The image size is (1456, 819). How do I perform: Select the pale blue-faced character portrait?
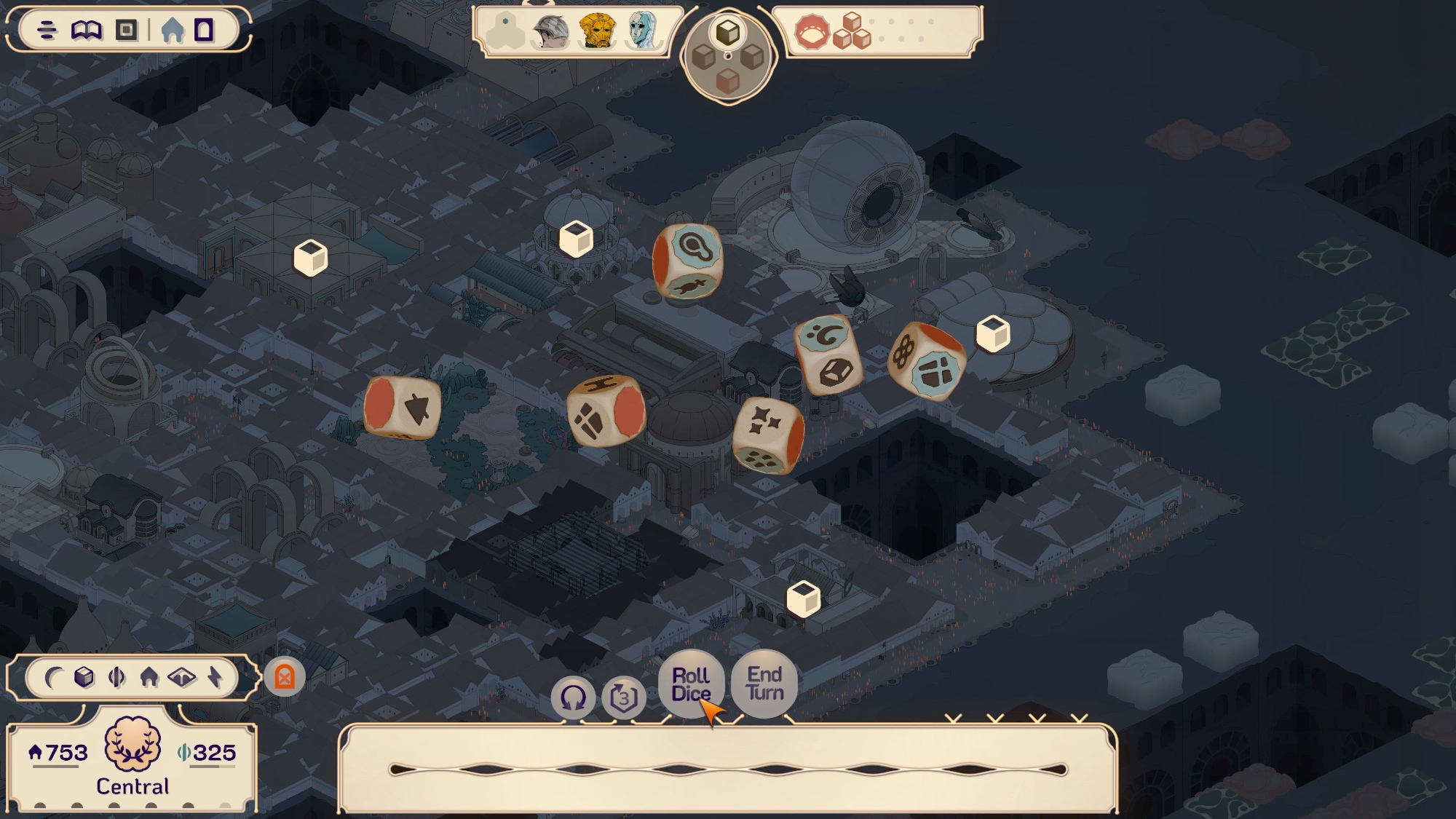(642, 31)
